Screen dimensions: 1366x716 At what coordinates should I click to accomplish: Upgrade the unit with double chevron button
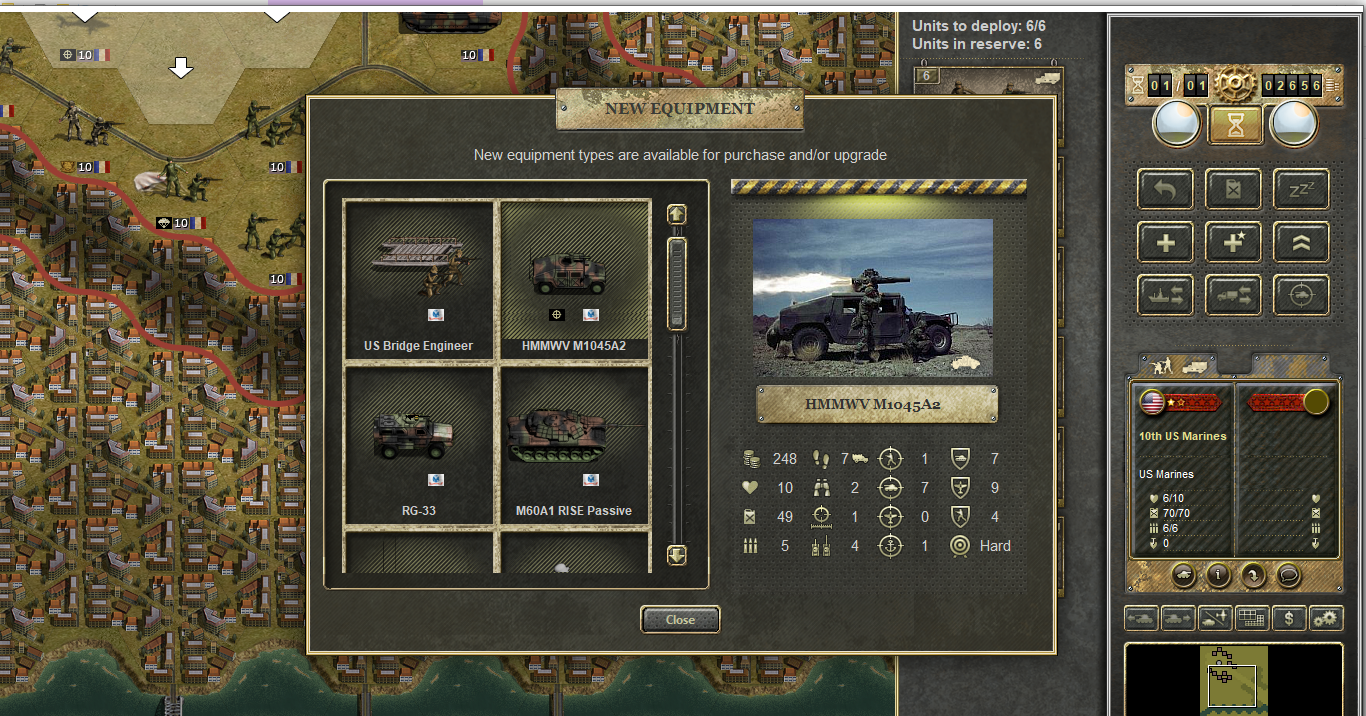tap(1301, 242)
